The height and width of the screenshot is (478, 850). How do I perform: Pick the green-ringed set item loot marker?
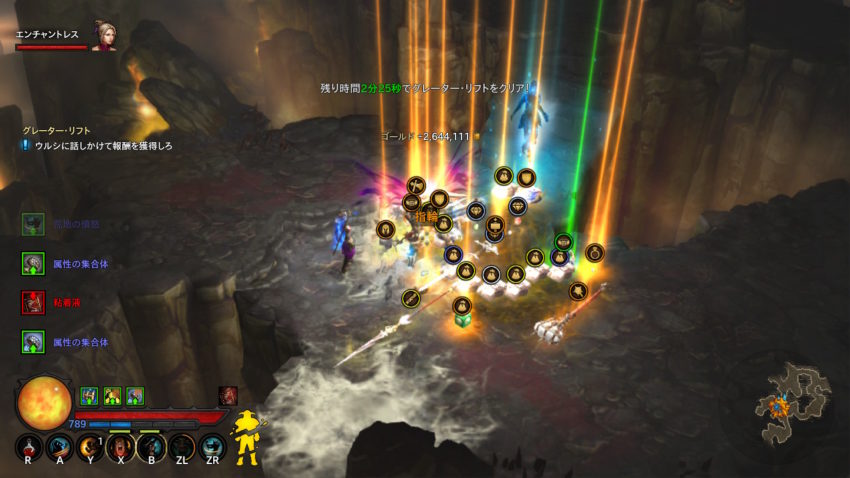click(563, 241)
